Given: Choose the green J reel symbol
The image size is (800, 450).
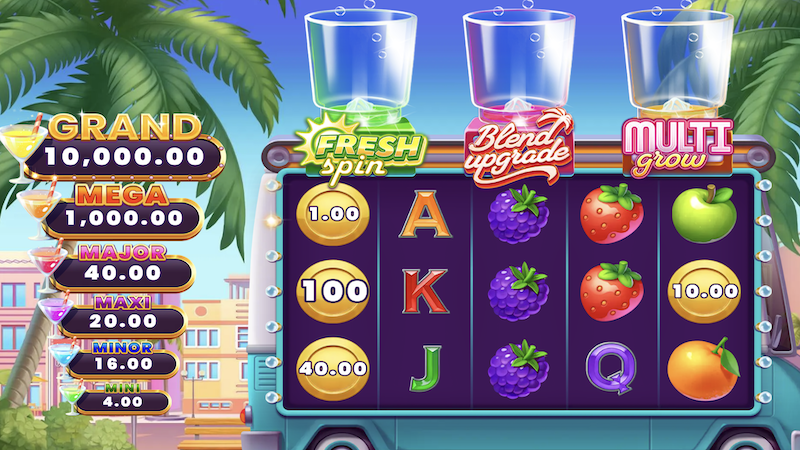Looking at the screenshot, I should pos(424,367).
